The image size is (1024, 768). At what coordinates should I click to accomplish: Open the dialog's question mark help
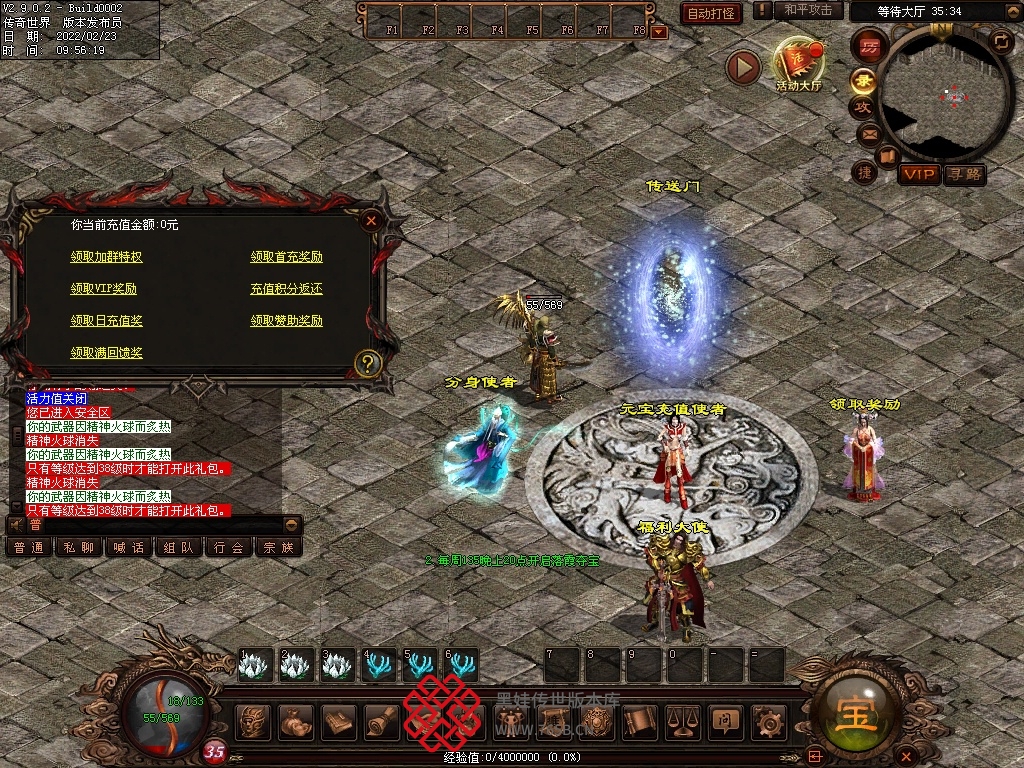(x=368, y=363)
